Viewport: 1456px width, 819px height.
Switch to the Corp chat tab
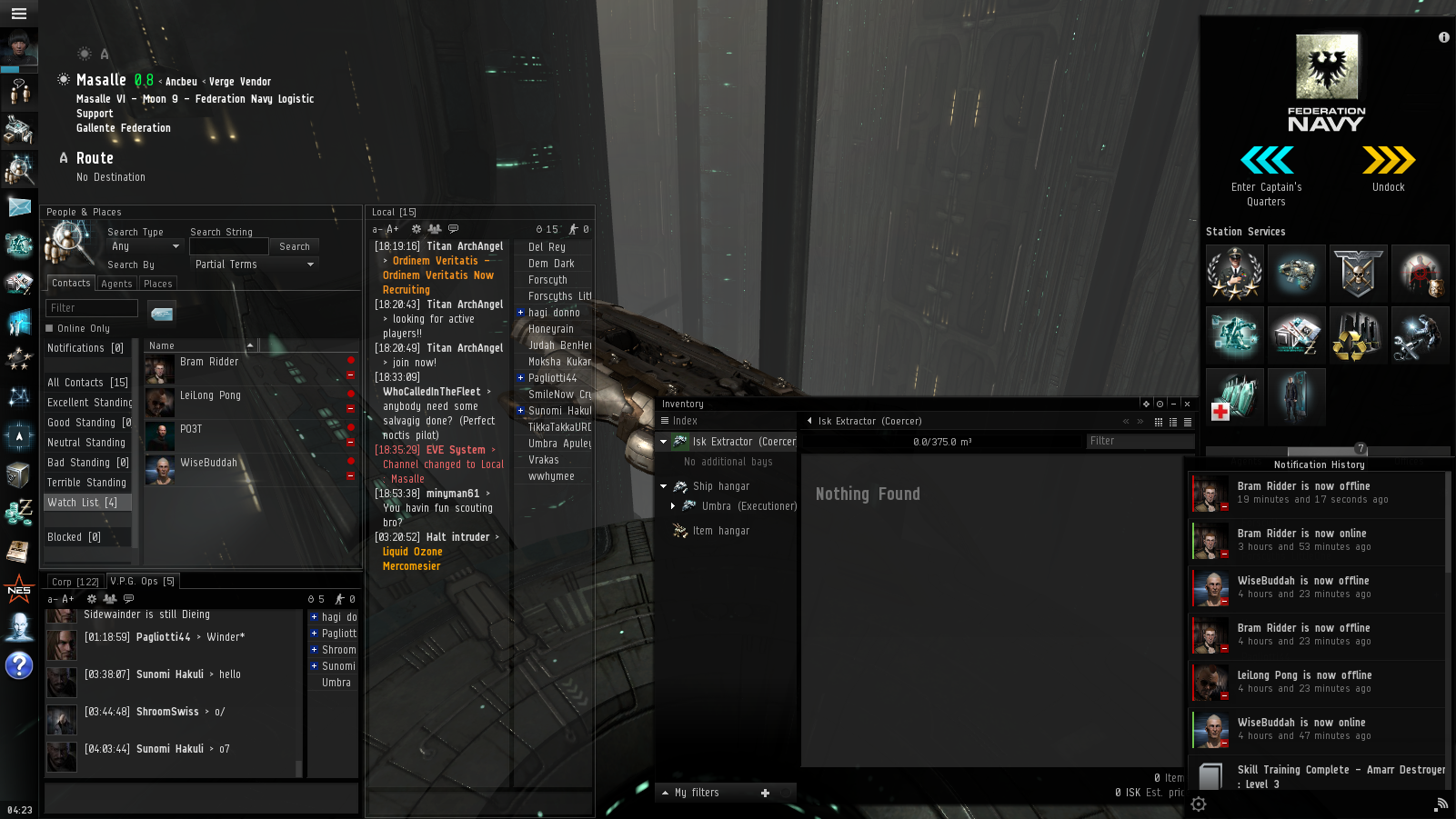75,582
